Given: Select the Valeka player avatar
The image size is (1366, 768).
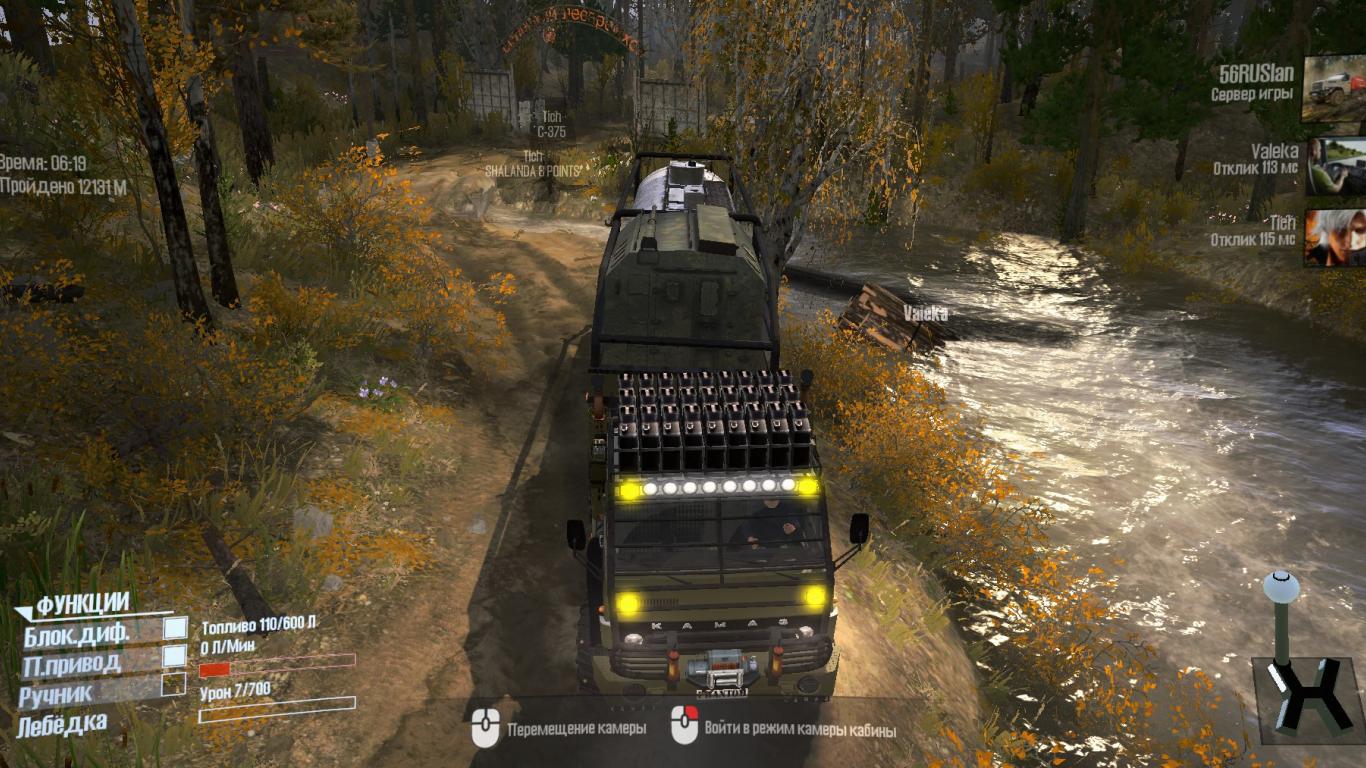Looking at the screenshot, I should 1335,166.
